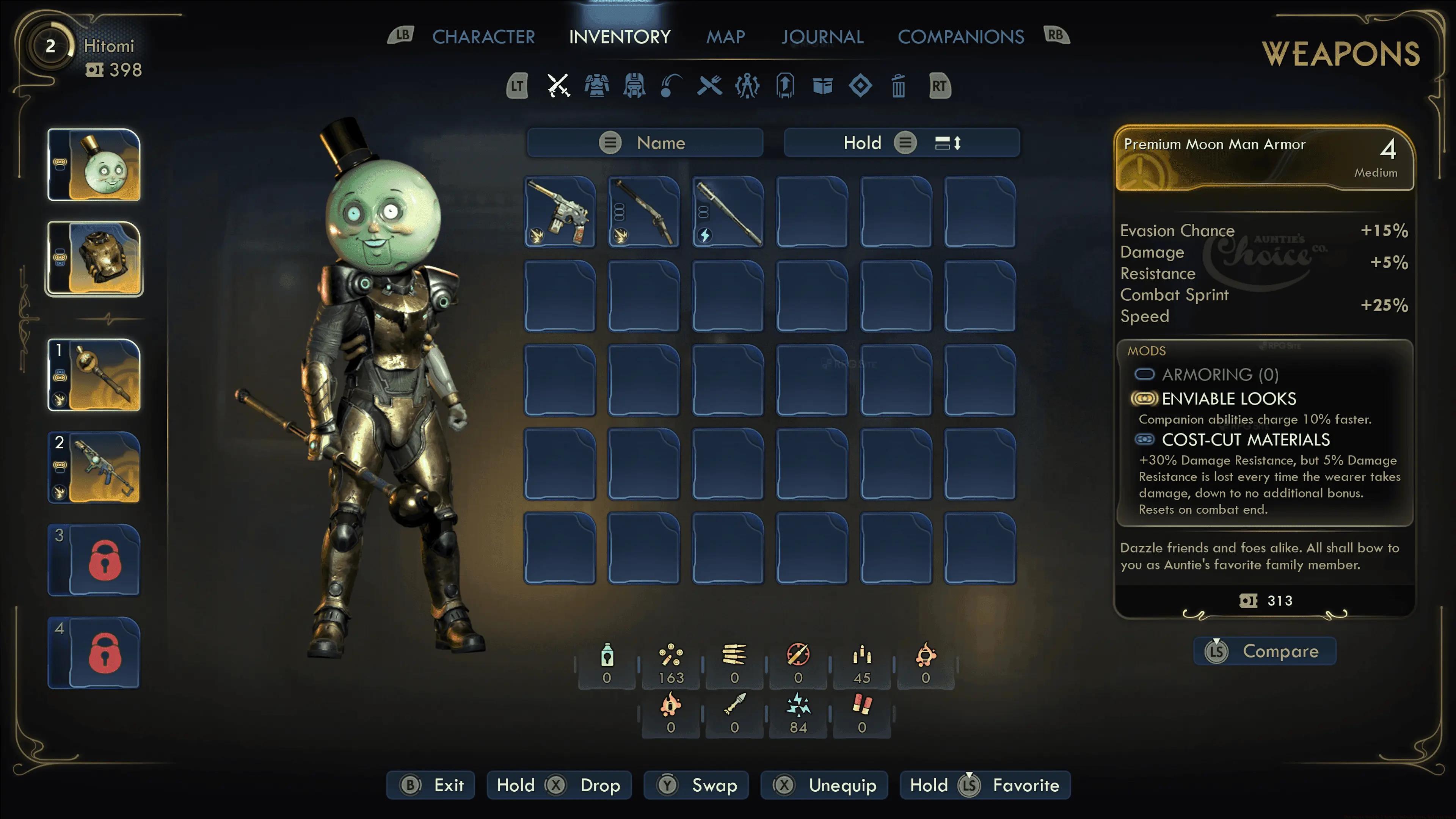
Task: Select the equipped Moon Man helmet slot
Action: pyautogui.click(x=94, y=165)
